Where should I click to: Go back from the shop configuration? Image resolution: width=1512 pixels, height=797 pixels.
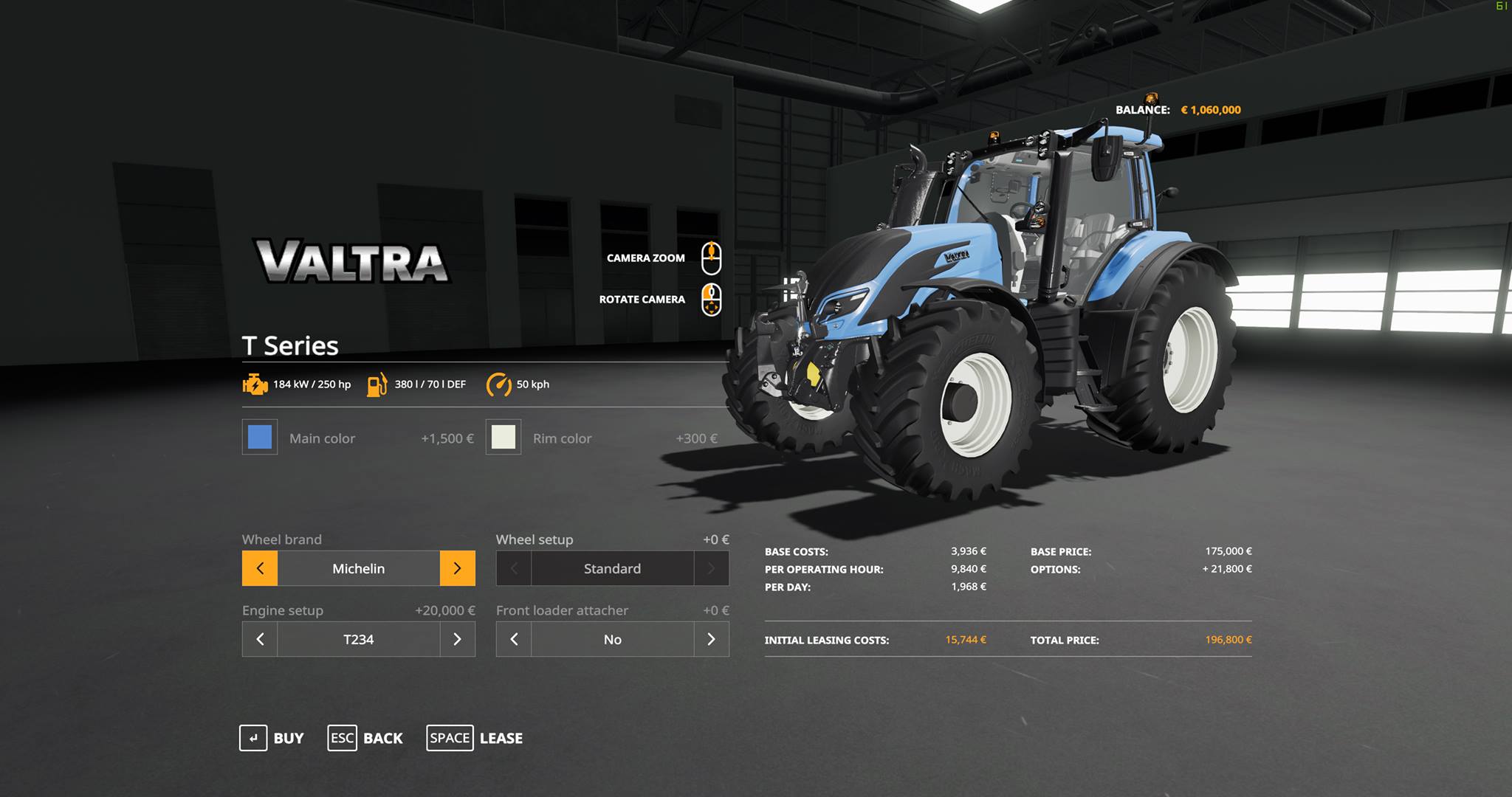[365, 738]
